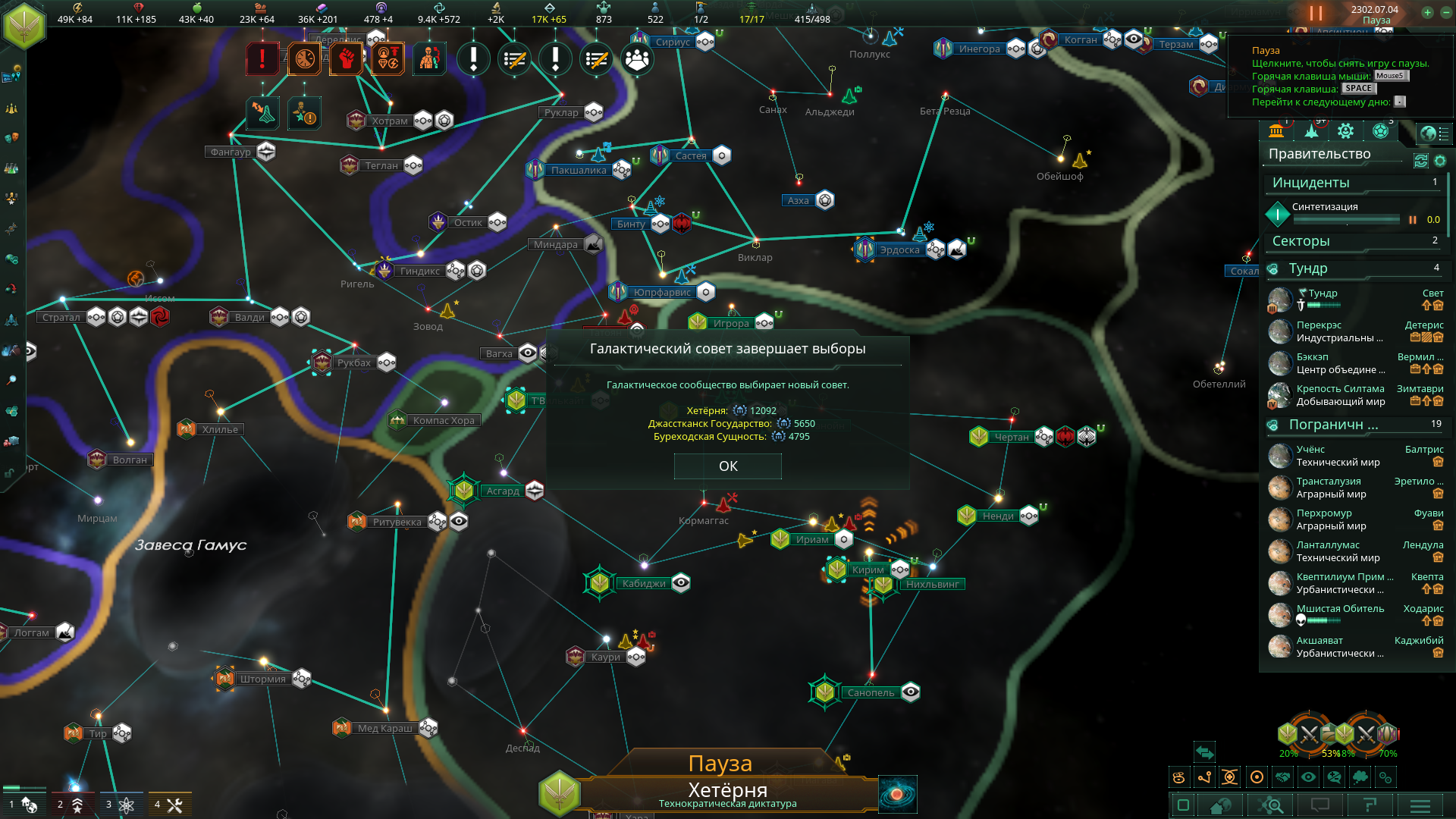This screenshot has height=819, width=1456.
Task: Click the orange clock notification icon
Action: point(304,58)
